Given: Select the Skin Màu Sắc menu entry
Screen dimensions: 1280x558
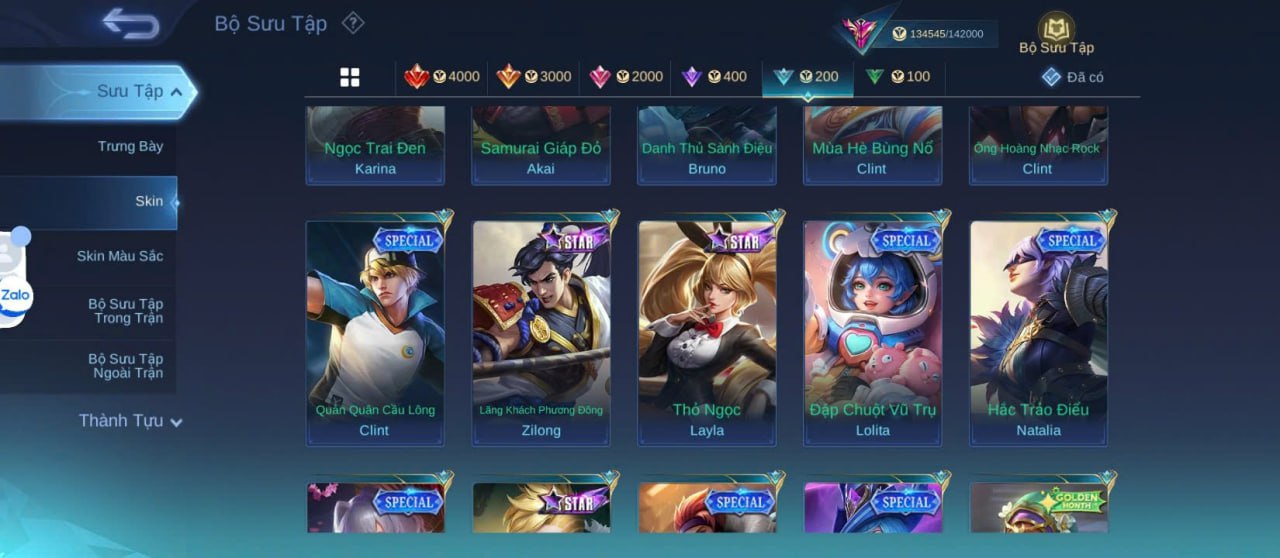Looking at the screenshot, I should (x=120, y=256).
